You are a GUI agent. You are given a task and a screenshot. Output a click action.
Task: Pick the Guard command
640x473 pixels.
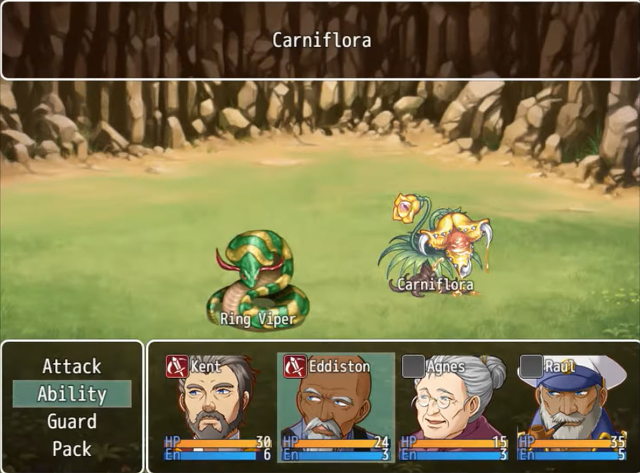coord(71,421)
